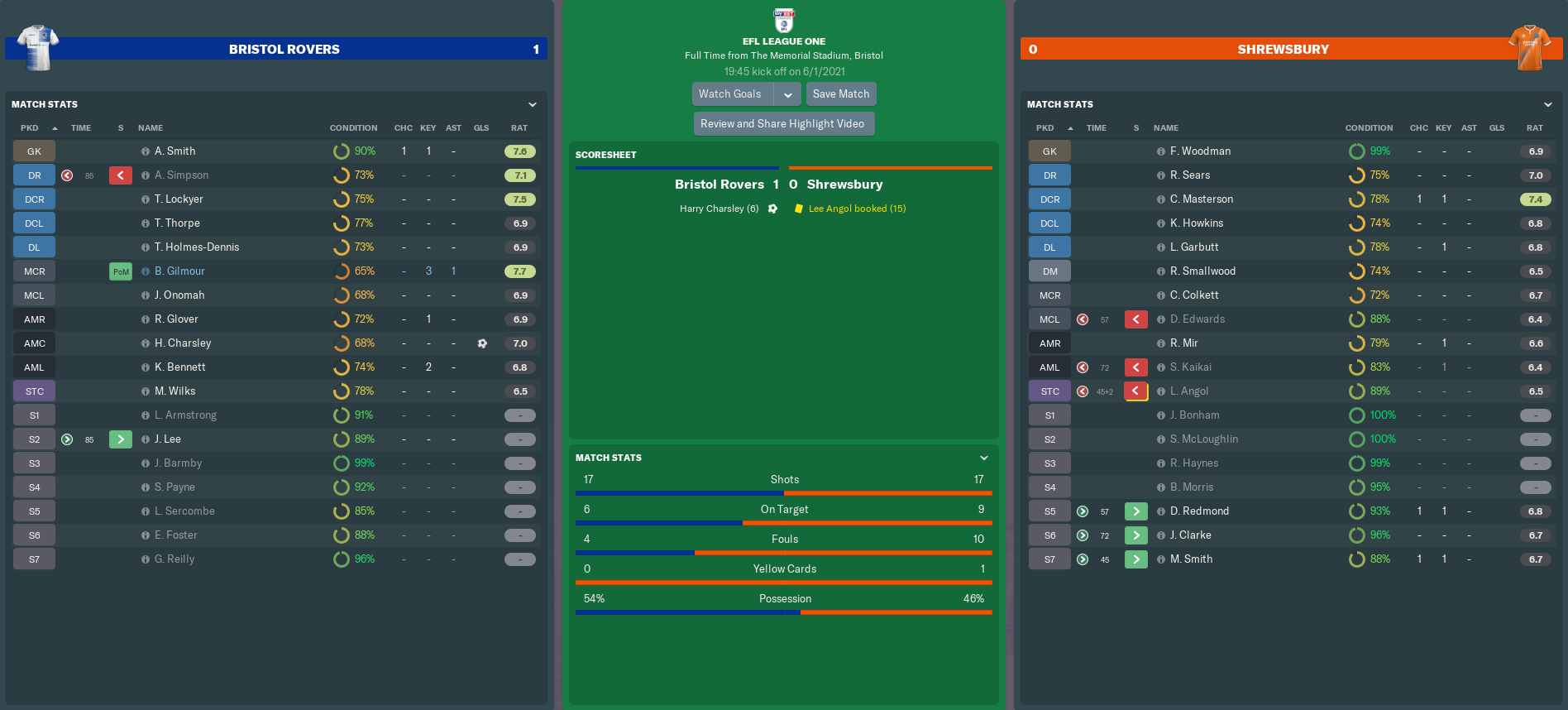
Task: Sort Bristol Rovers players by rating column
Action: 519,128
